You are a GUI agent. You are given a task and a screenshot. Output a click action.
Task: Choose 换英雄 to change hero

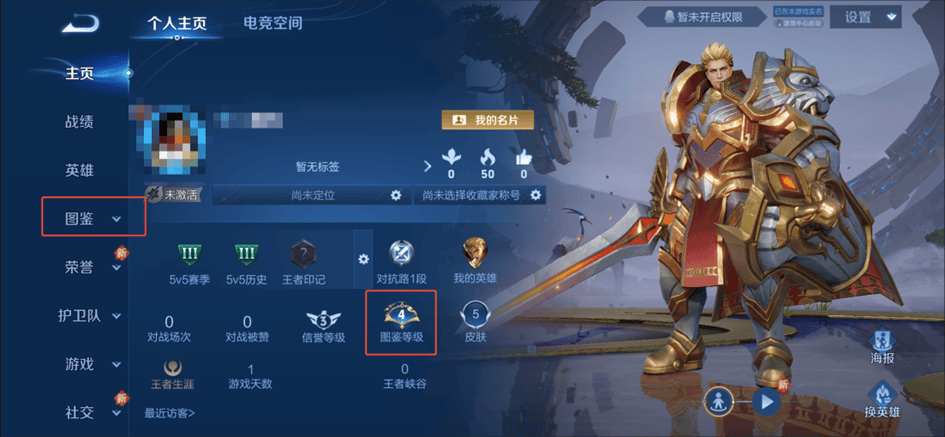(x=882, y=398)
